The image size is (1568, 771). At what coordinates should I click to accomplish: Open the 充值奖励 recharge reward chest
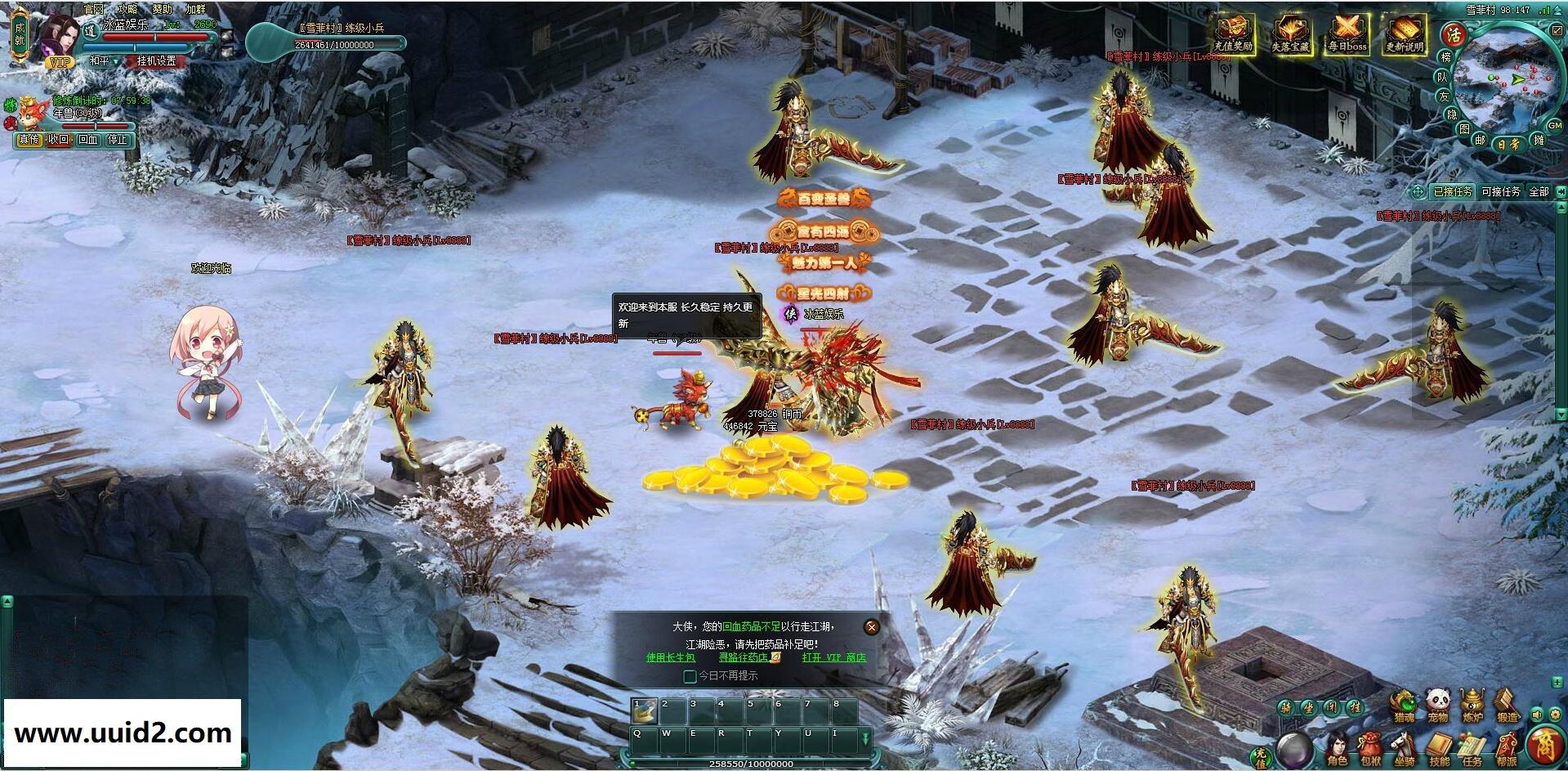[x=1233, y=34]
